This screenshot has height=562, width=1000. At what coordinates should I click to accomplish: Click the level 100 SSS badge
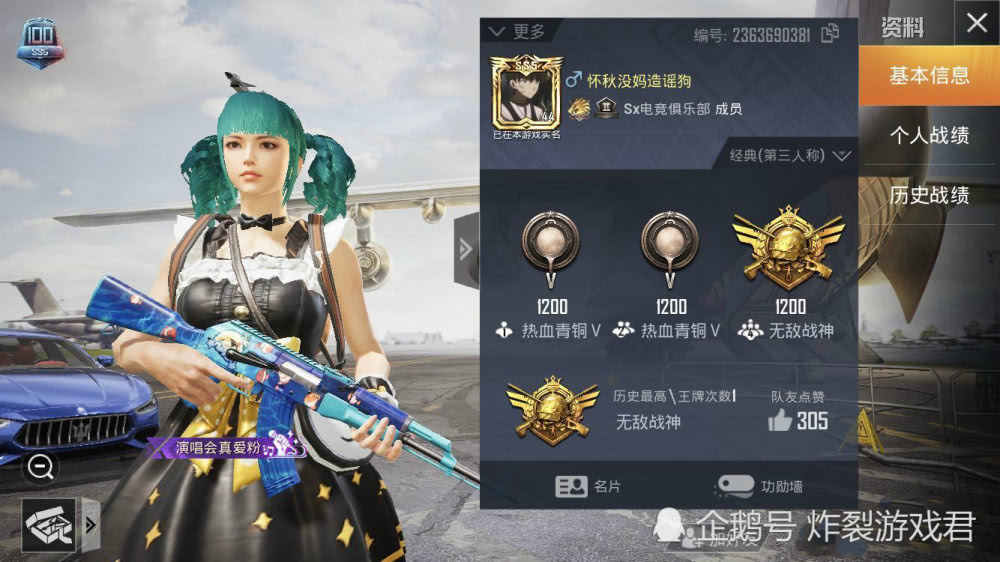[x=41, y=44]
